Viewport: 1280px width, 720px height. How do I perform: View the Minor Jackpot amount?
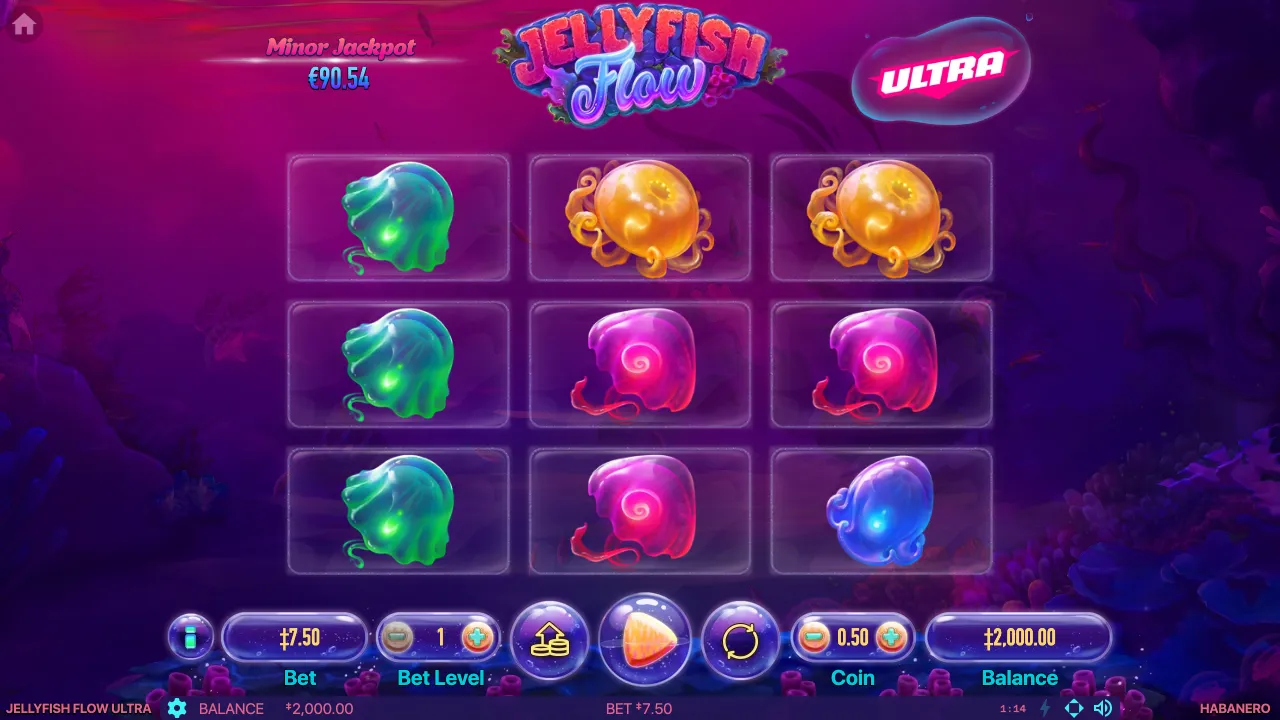[340, 80]
